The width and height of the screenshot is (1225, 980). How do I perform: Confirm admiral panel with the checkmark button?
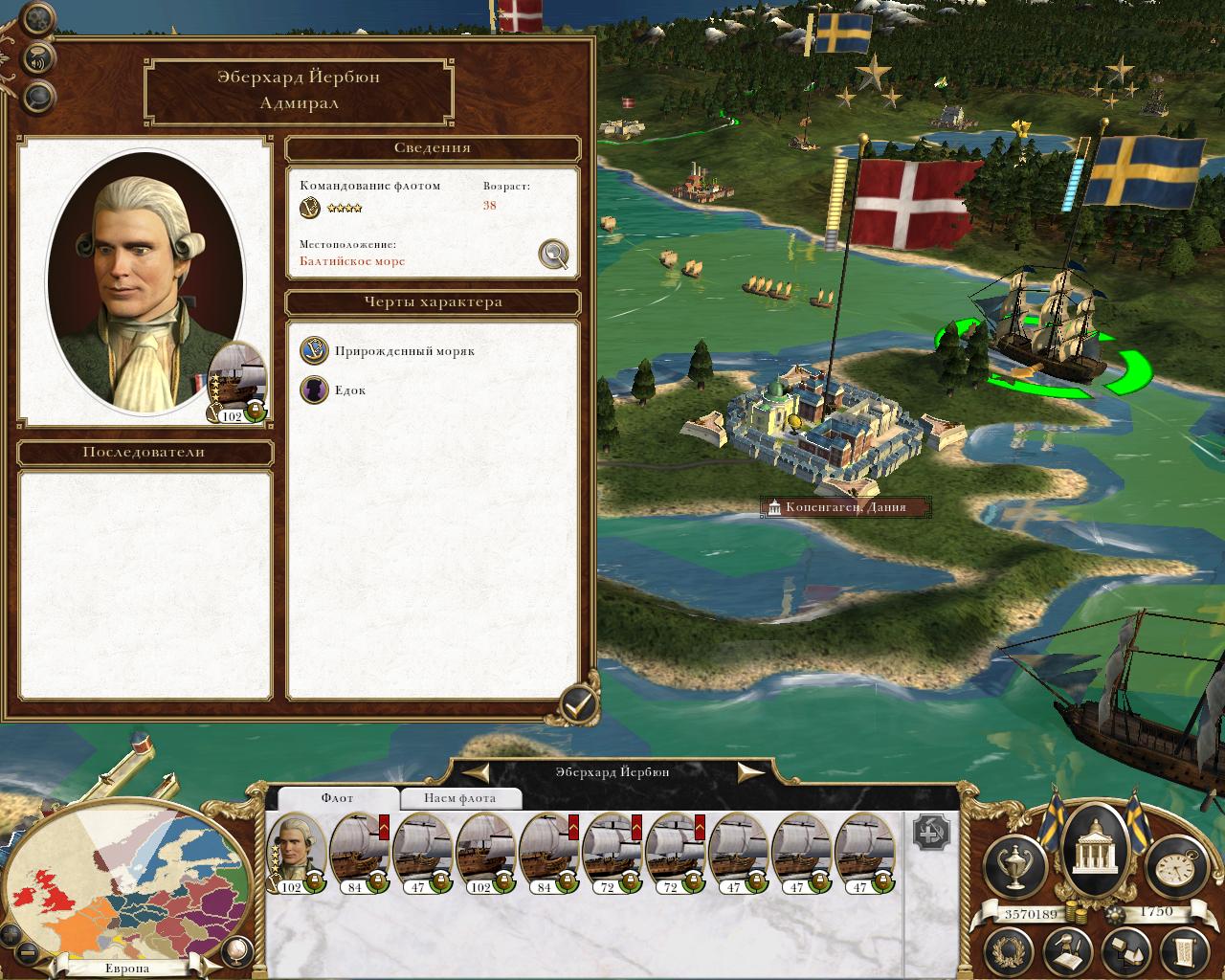tap(577, 705)
